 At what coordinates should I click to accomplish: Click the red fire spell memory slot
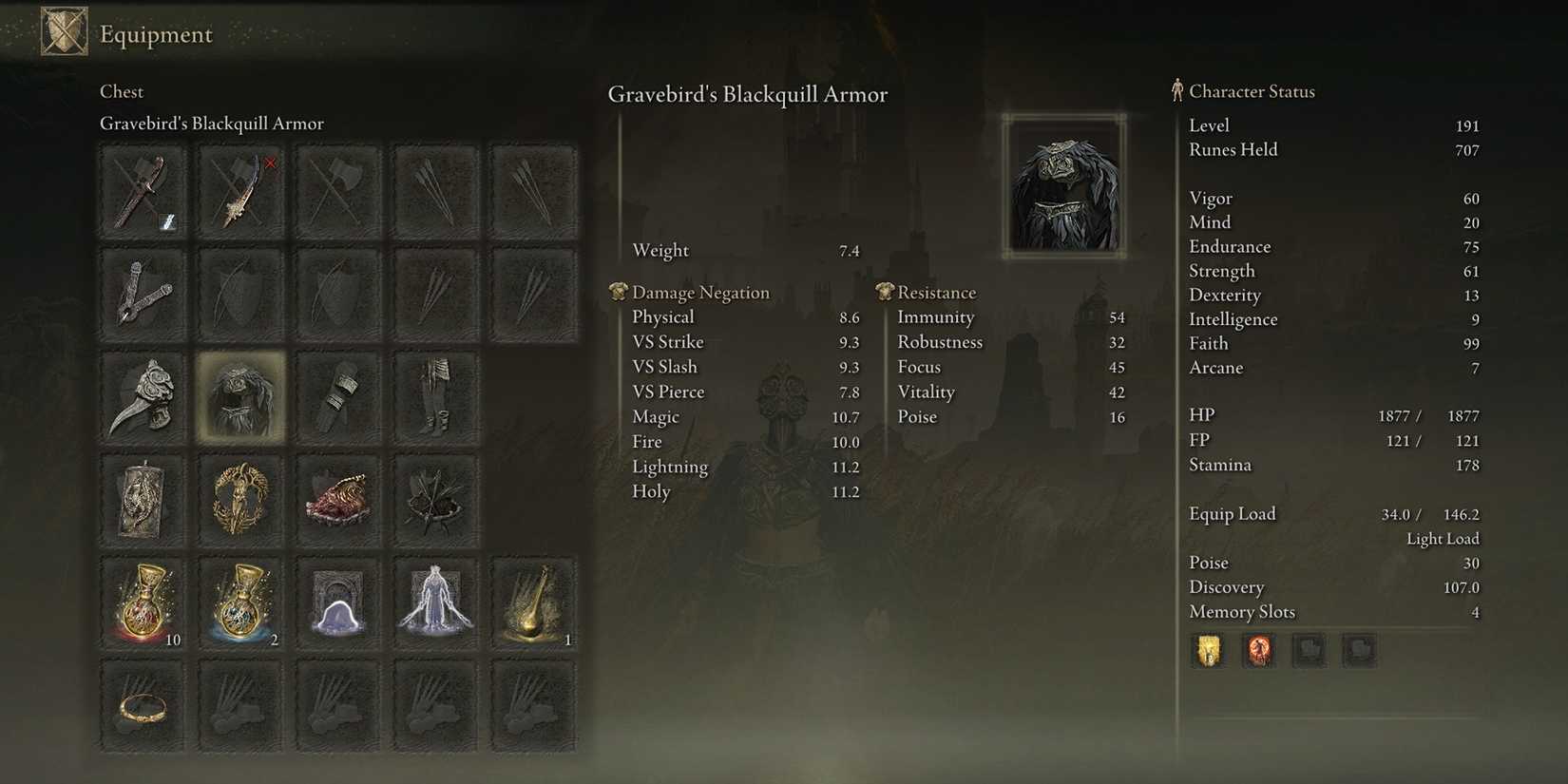point(1258,650)
